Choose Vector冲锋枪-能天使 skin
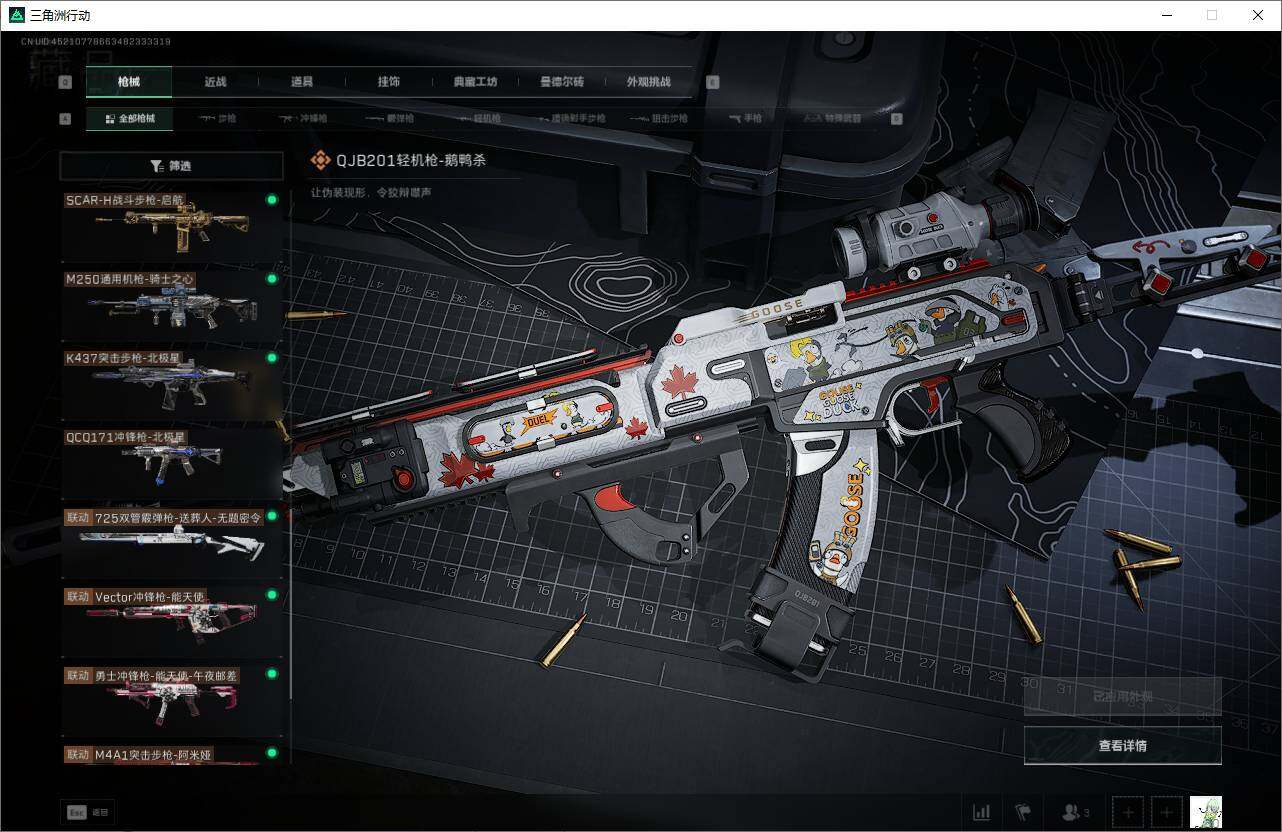1282x832 pixels. (x=172, y=622)
